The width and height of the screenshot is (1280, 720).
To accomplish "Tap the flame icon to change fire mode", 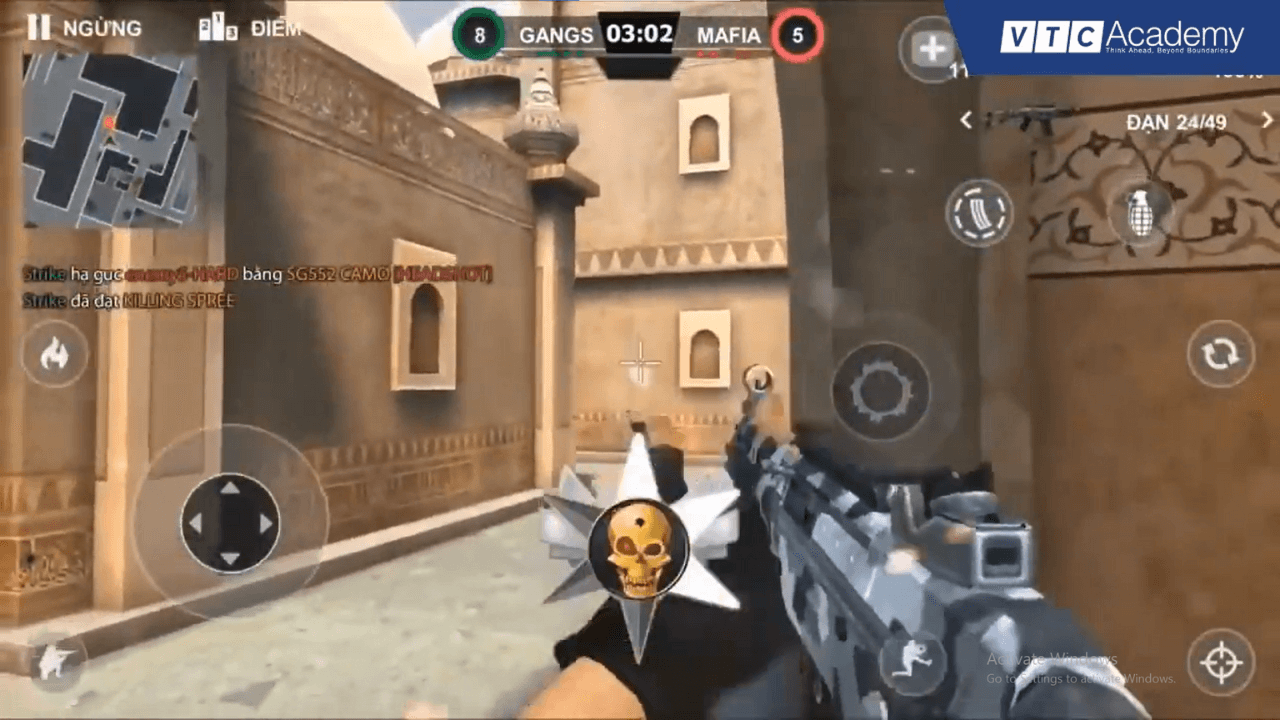I will click(55, 355).
